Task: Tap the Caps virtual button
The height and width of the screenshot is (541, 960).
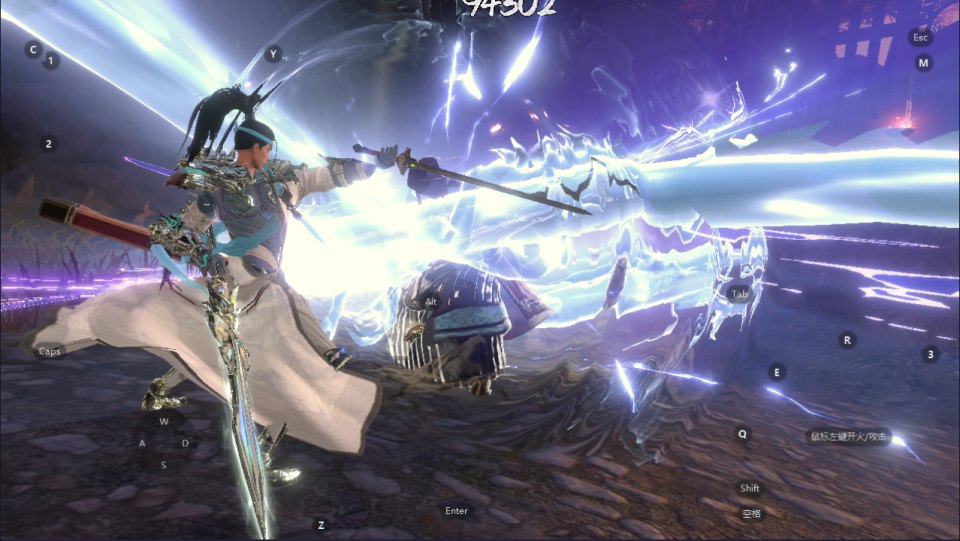Action: (x=49, y=351)
